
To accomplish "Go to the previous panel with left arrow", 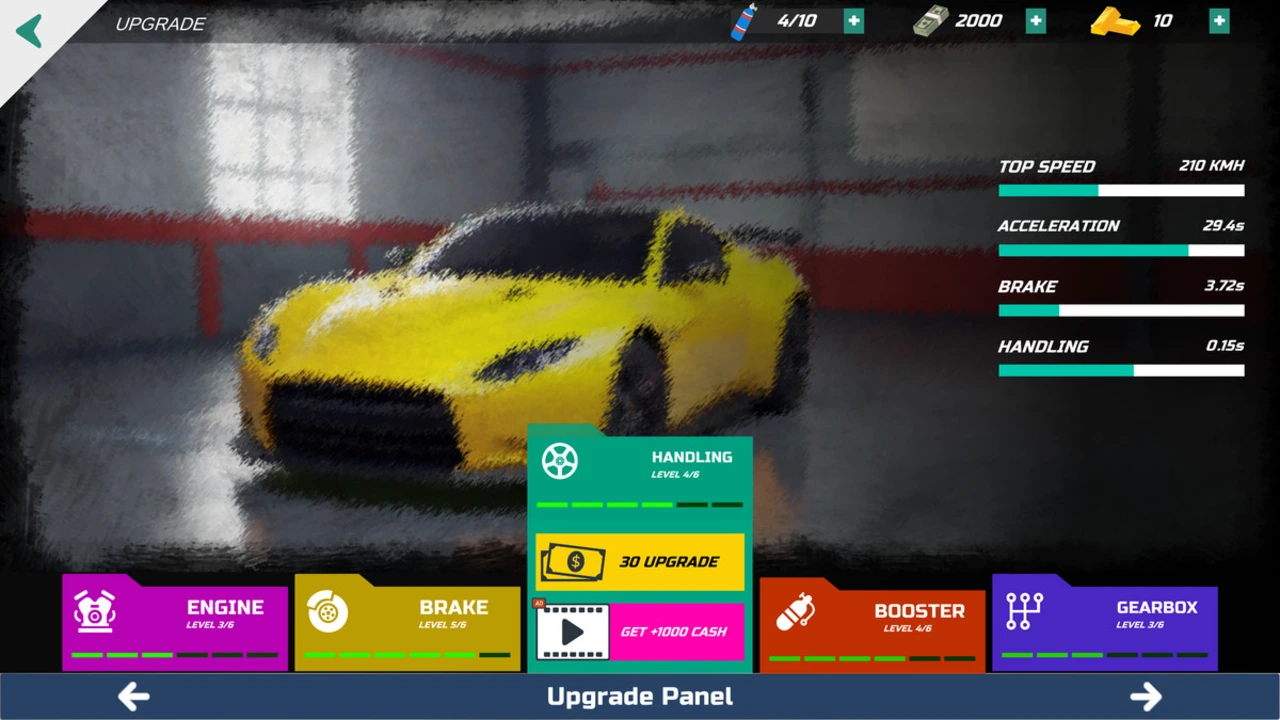I will pyautogui.click(x=134, y=696).
